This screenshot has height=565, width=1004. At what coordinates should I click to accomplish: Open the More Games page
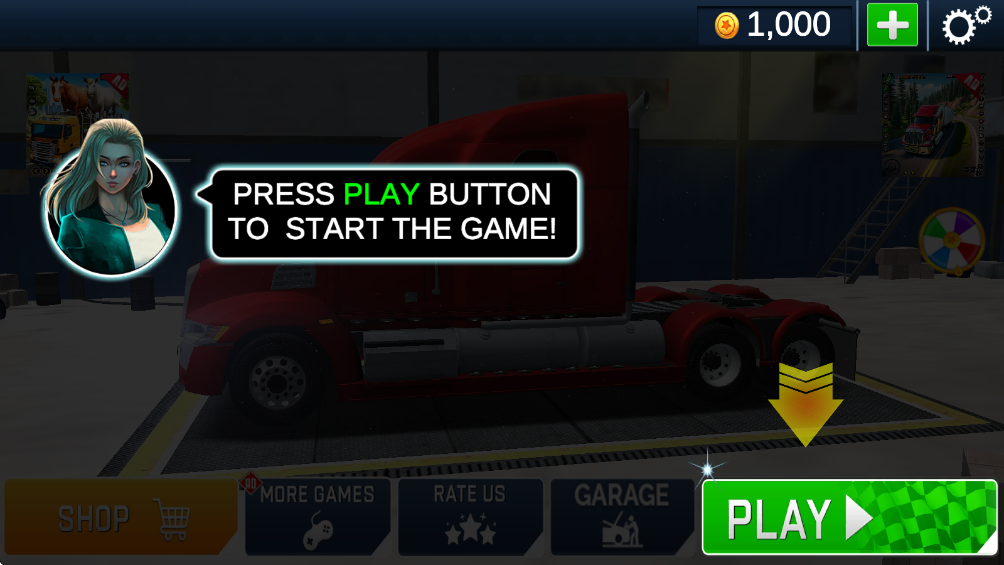[317, 516]
